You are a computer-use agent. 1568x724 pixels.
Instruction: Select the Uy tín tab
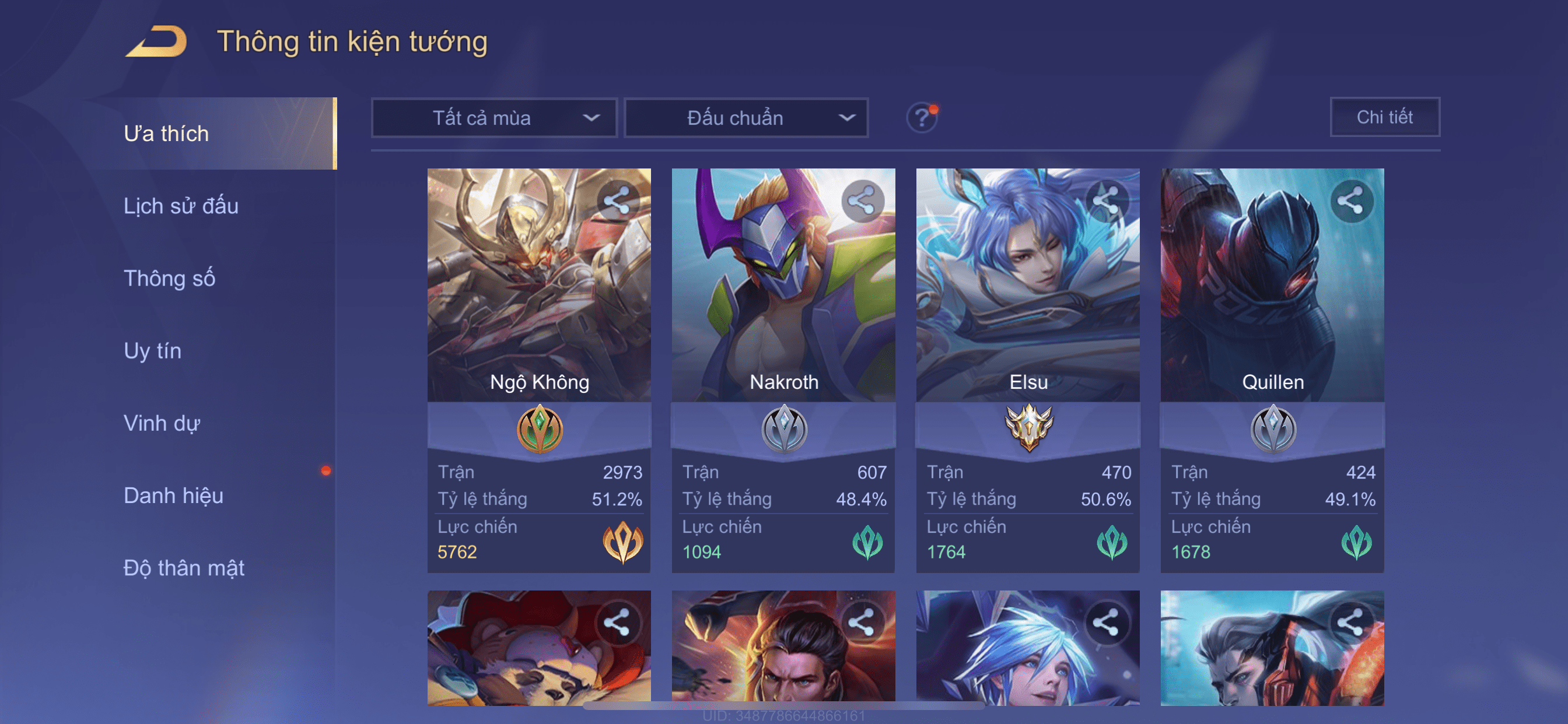coord(152,351)
